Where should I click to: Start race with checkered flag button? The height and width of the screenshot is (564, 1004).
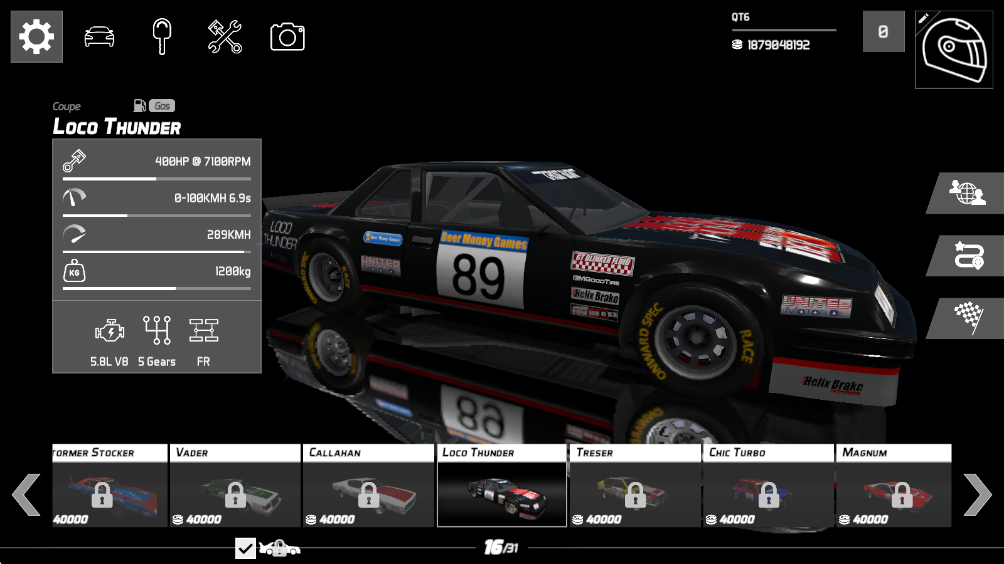point(966,317)
